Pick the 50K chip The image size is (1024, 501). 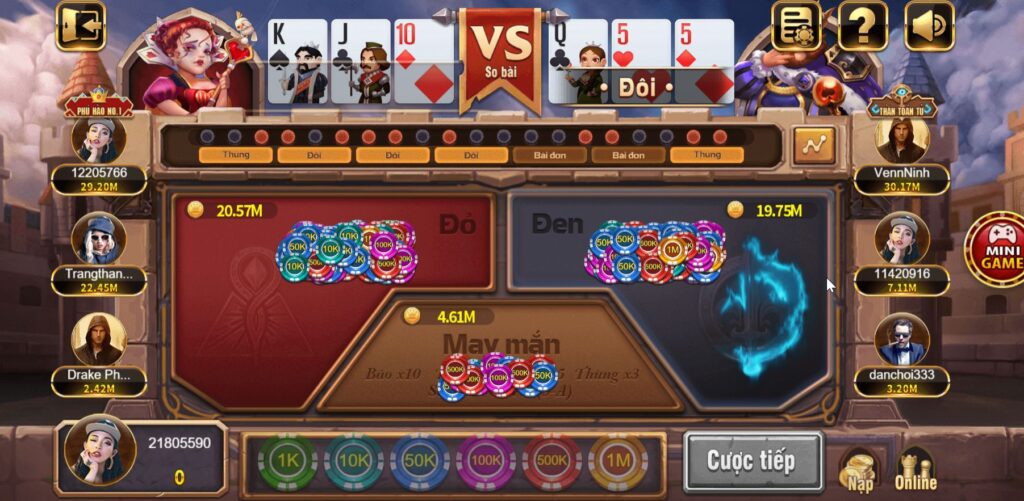coord(419,461)
